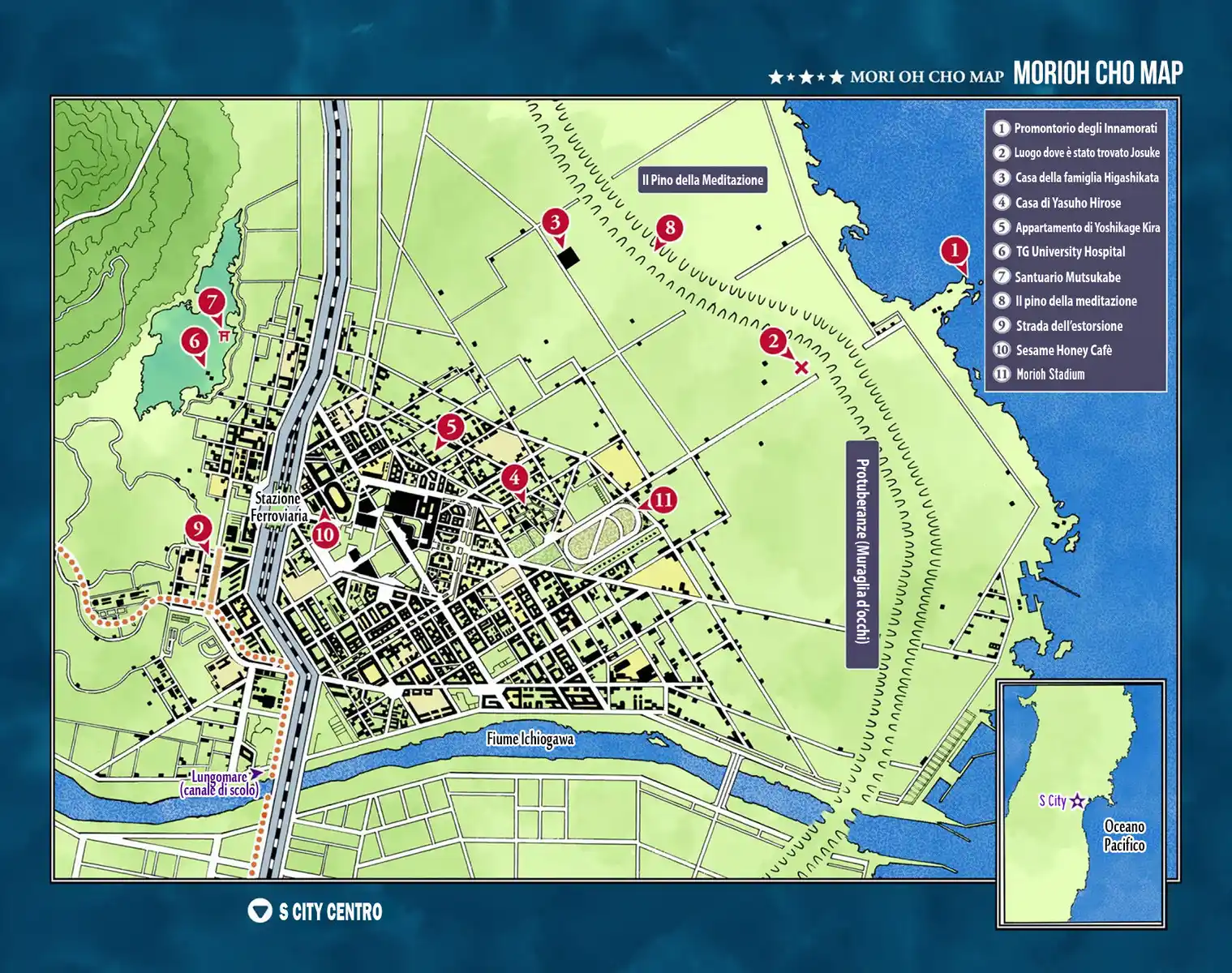Screen dimensions: 1232x973
Task: Choose red map pin number 3
Action: pos(556,221)
